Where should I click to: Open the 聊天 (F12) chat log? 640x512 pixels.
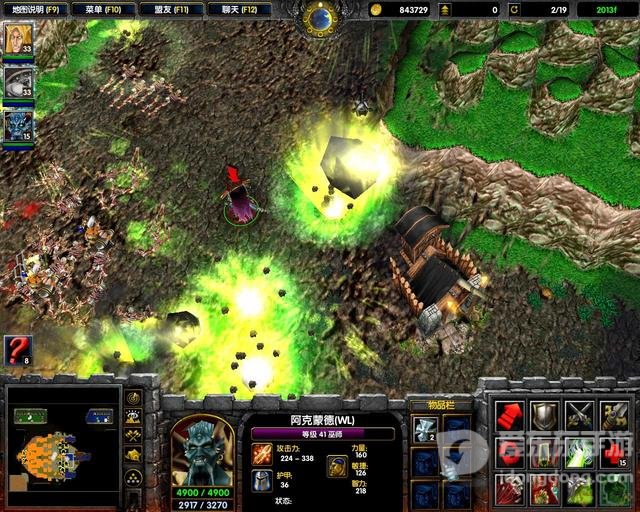[238, 9]
